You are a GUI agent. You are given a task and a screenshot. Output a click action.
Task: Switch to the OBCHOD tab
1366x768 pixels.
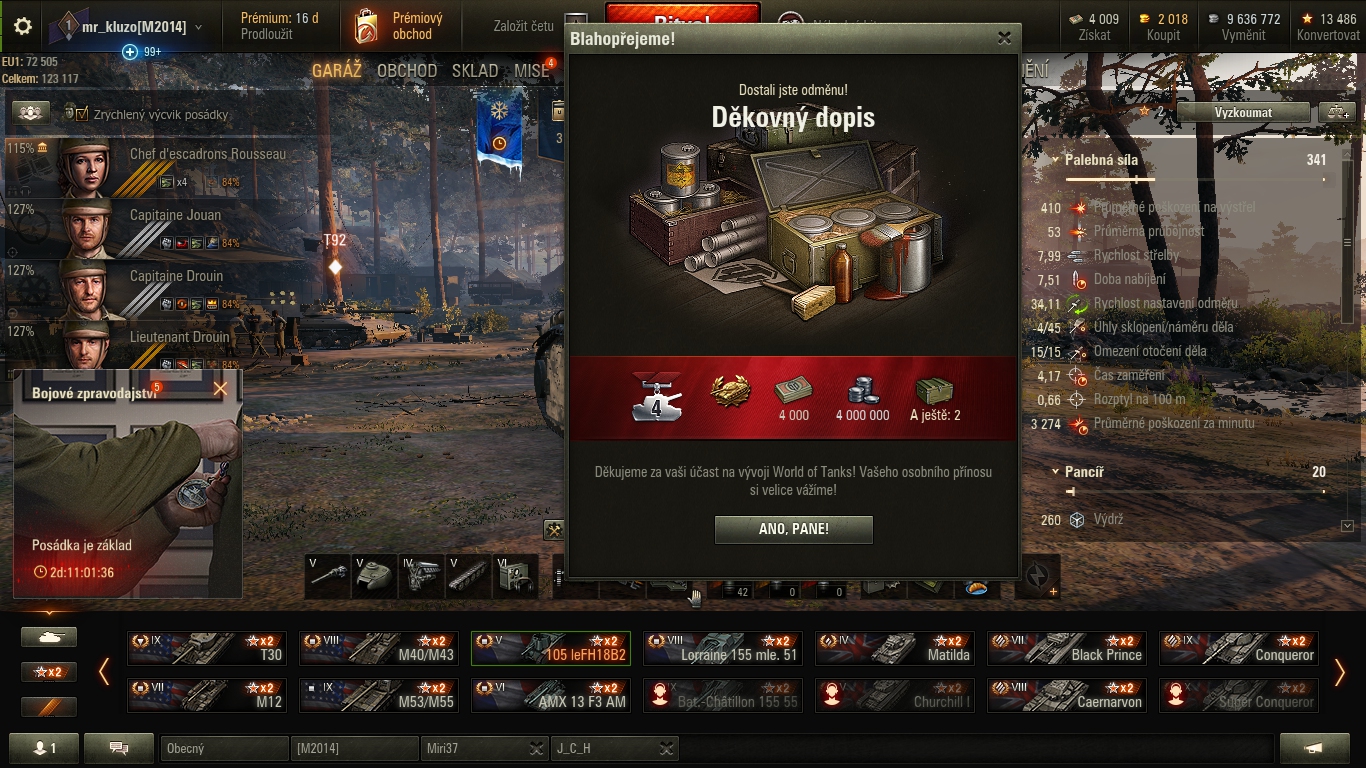tap(407, 71)
